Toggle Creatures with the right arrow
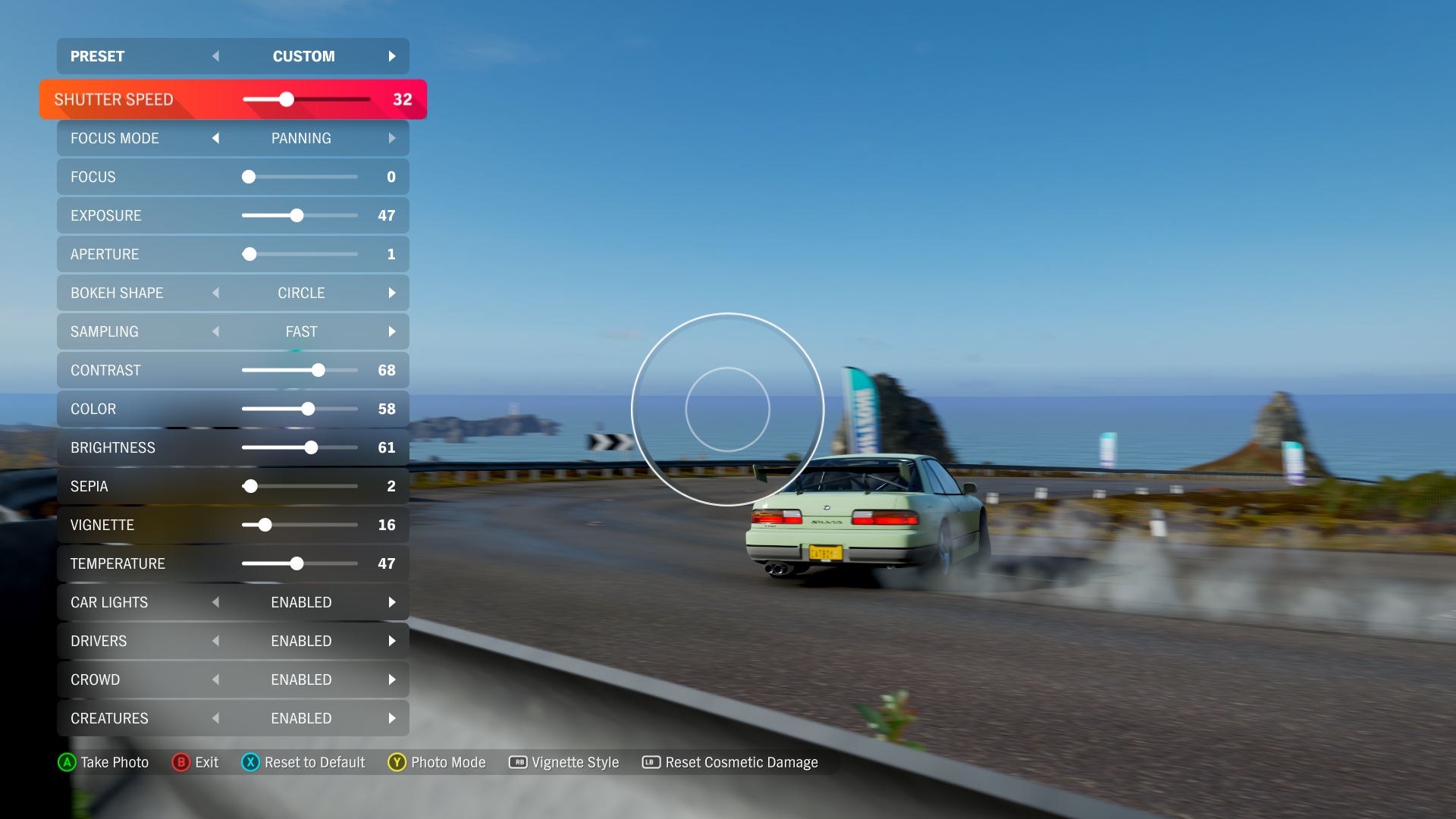The image size is (1456, 819). click(x=392, y=718)
